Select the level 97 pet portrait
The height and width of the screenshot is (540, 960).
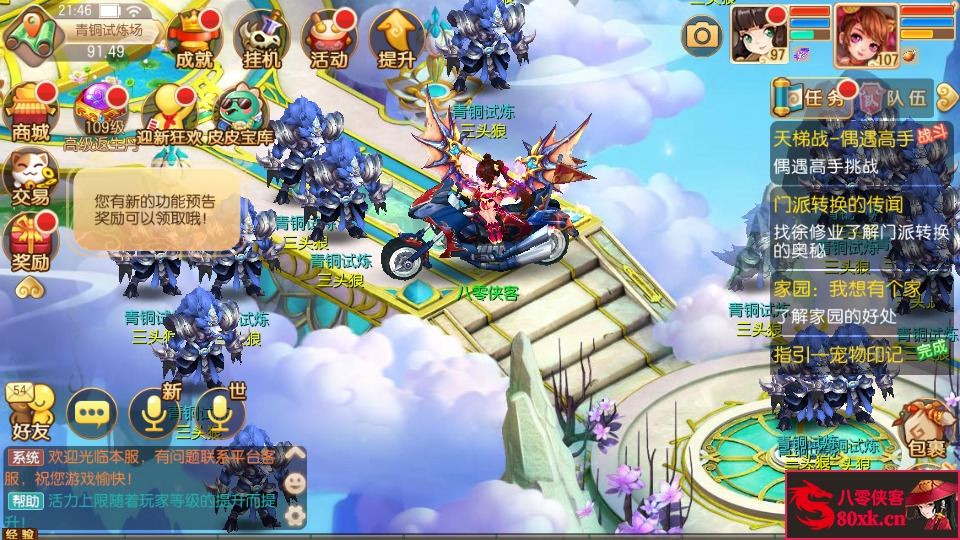pyautogui.click(x=760, y=33)
